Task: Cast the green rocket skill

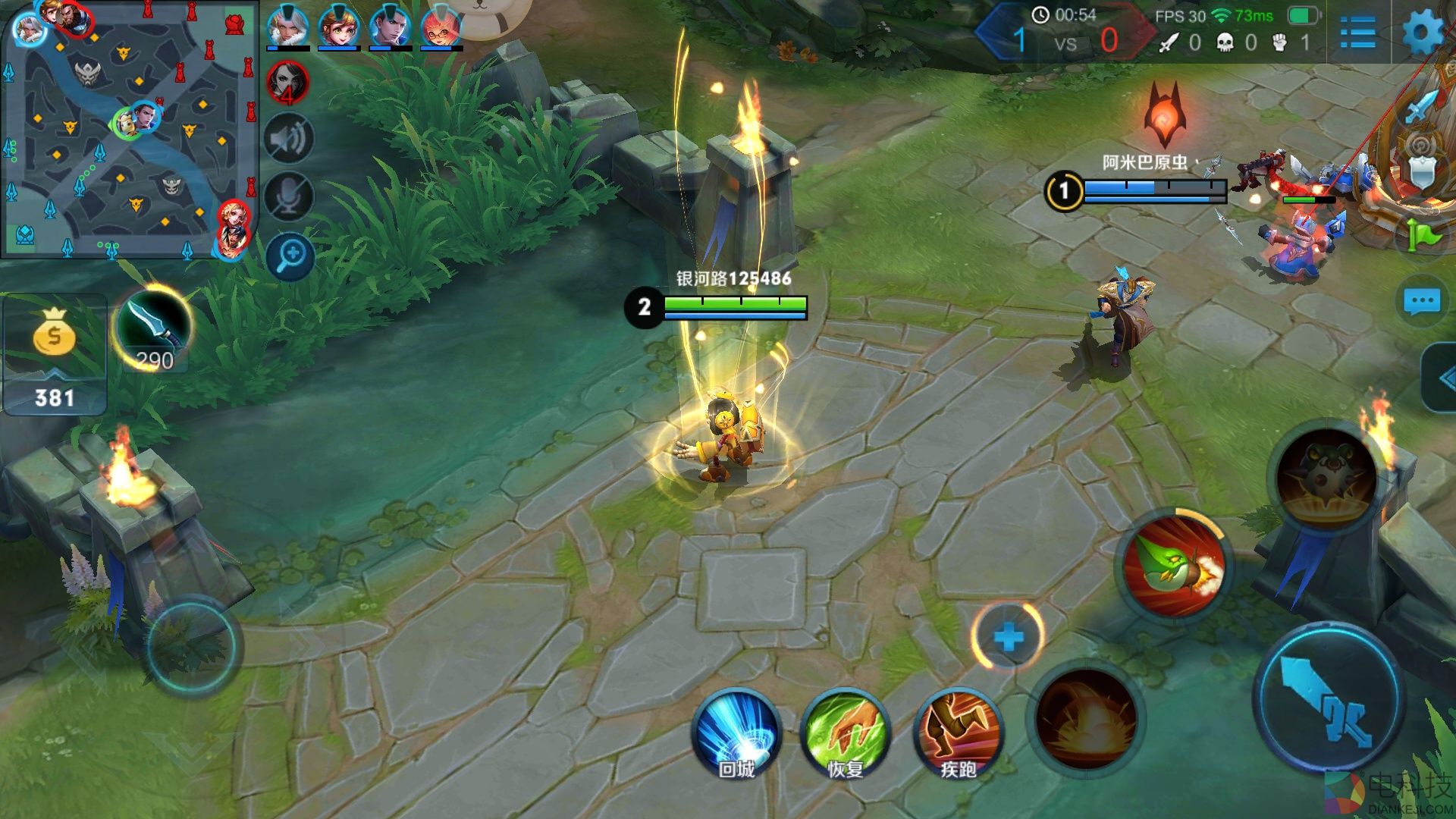Action: click(1173, 566)
